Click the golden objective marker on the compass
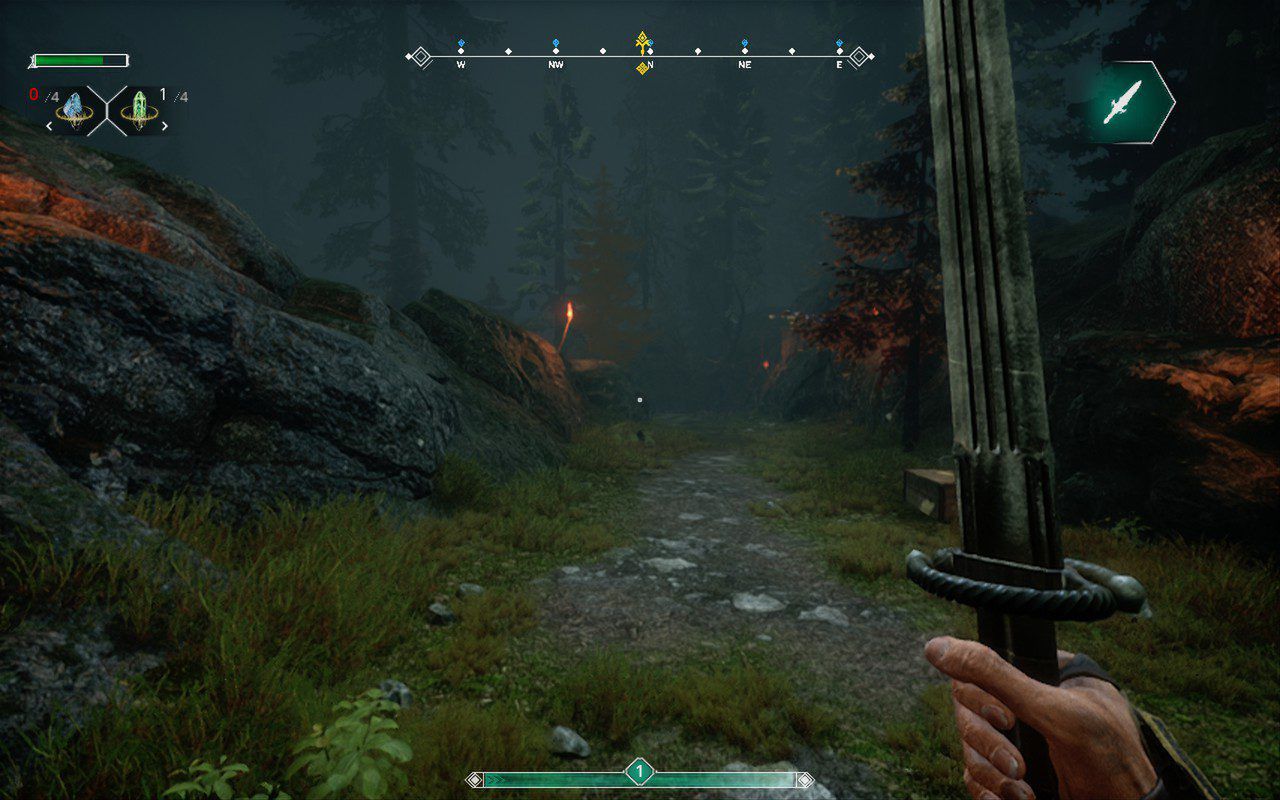Viewport: 1280px width, 800px height. pos(643,41)
